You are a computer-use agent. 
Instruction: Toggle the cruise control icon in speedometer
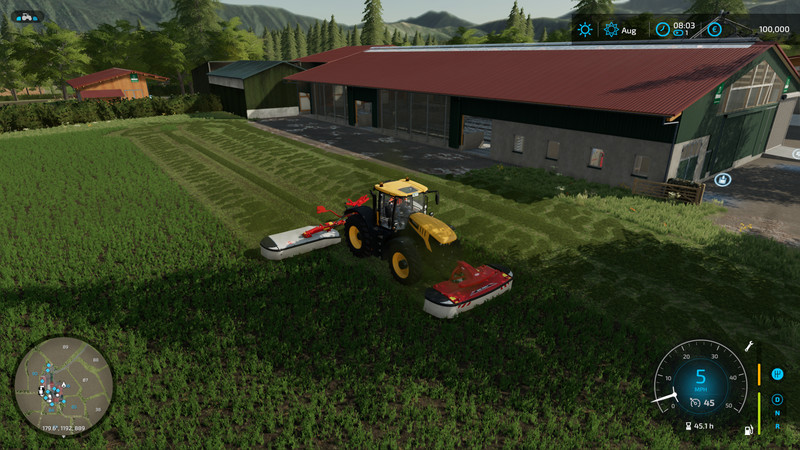coord(693,403)
